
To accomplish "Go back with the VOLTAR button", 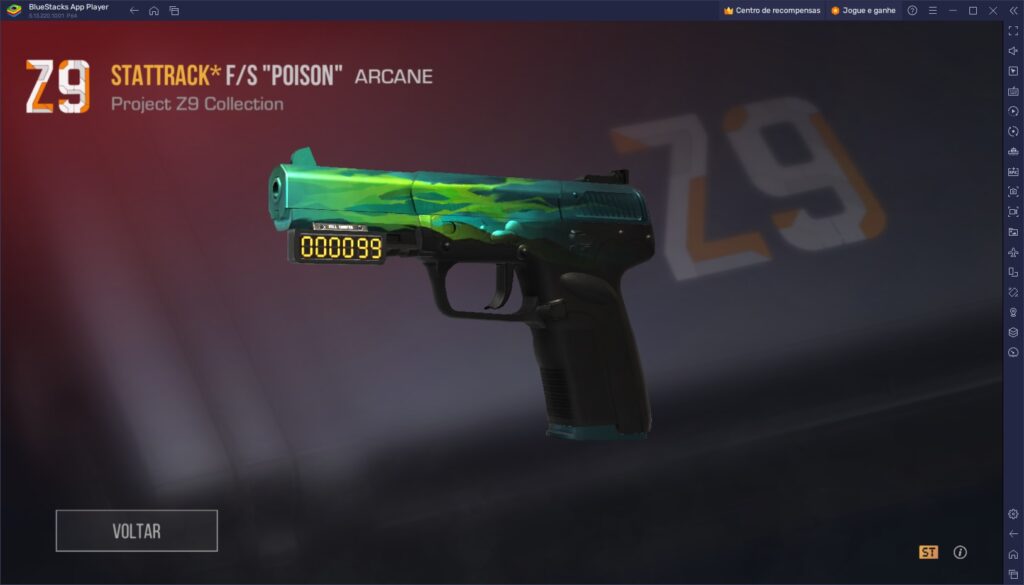I will click(136, 531).
